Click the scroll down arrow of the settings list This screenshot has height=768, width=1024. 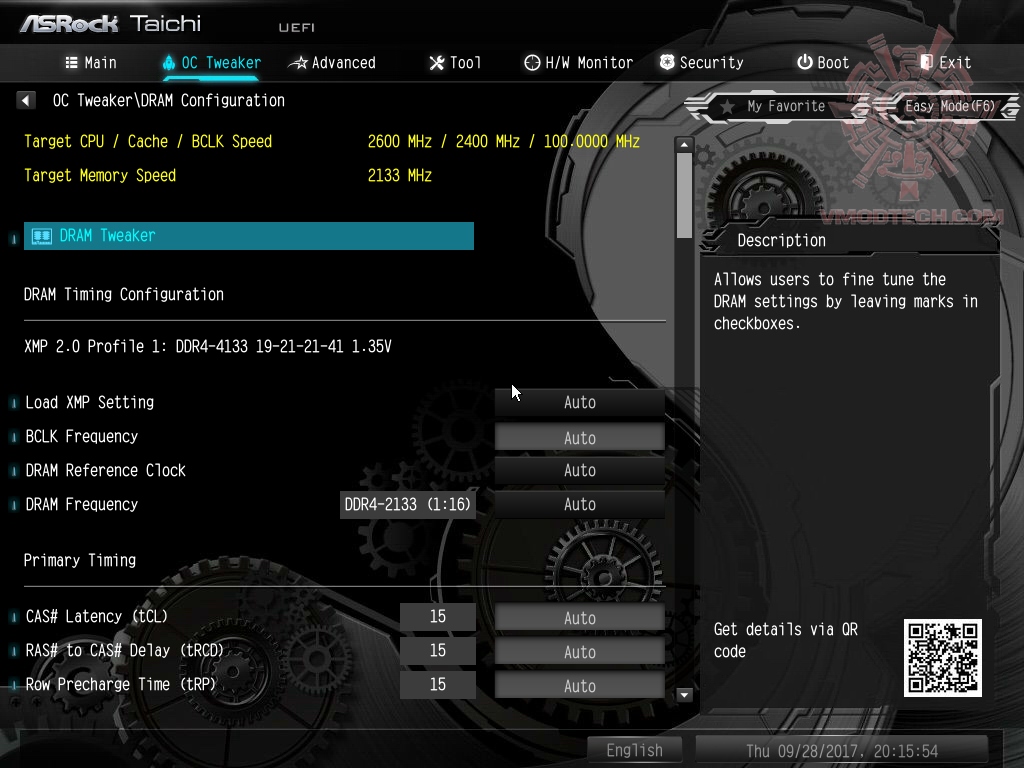[685, 694]
